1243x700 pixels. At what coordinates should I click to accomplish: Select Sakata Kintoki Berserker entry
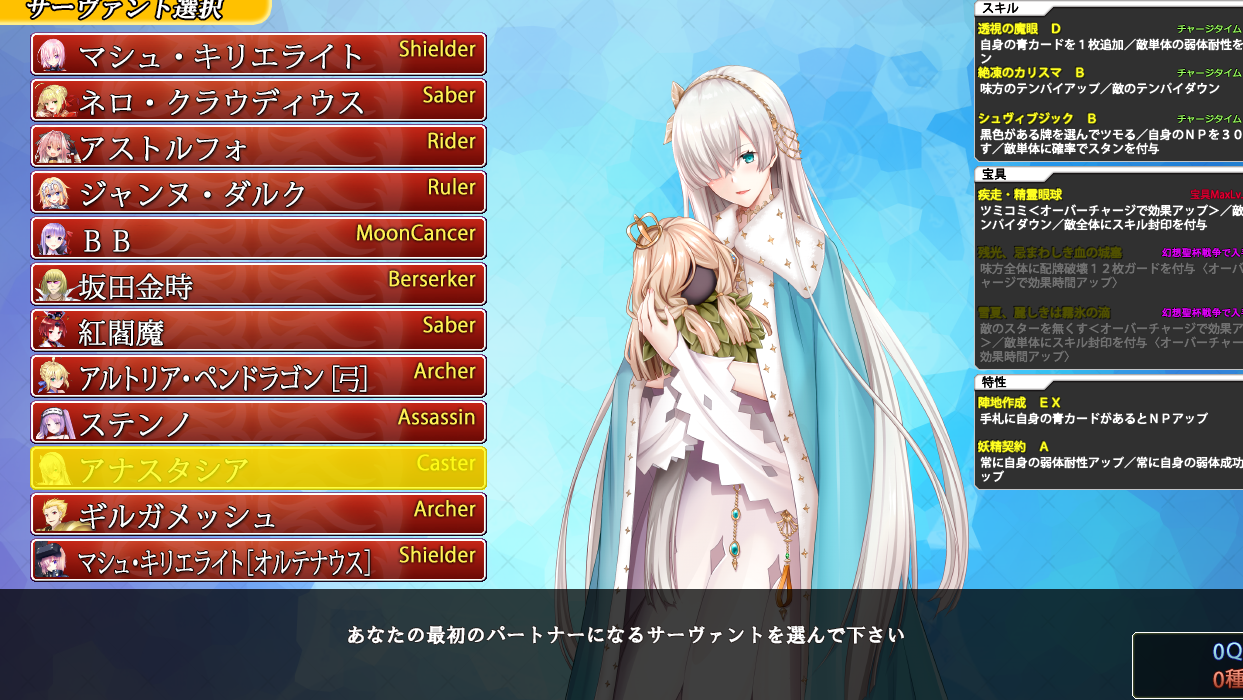(x=258, y=284)
